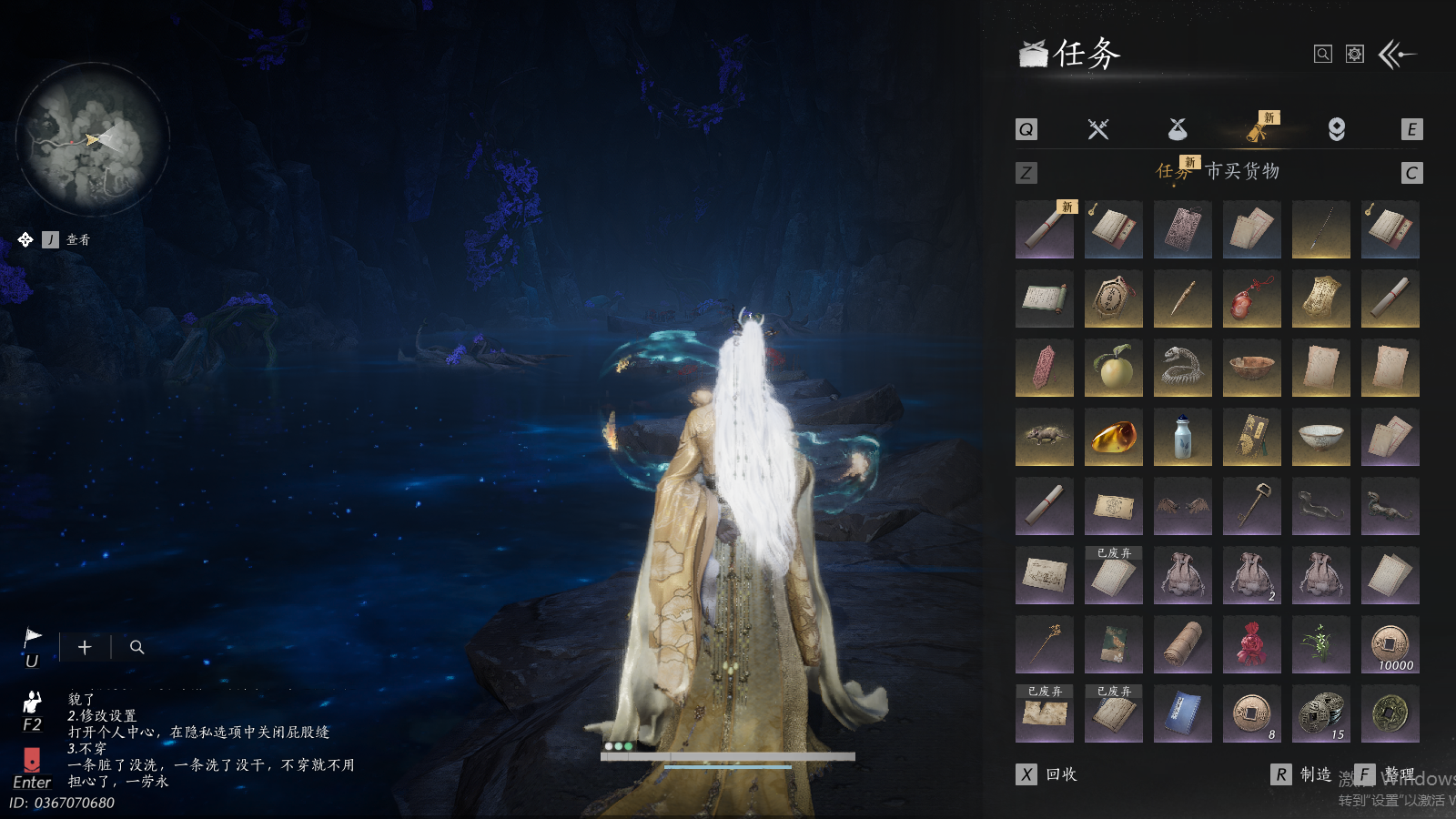
Task: Open the gear settings button in the inventory header
Action: pyautogui.click(x=1355, y=55)
